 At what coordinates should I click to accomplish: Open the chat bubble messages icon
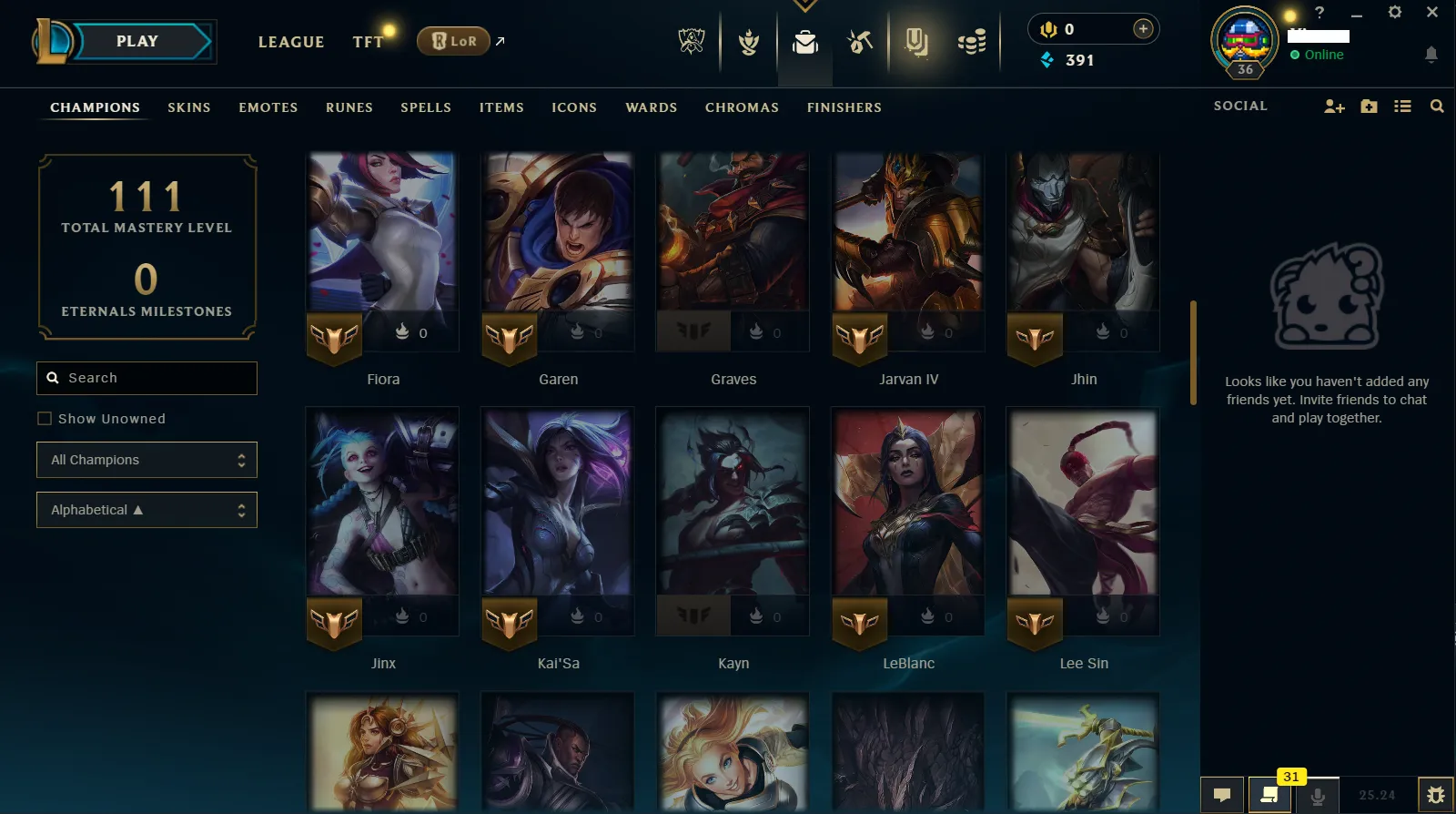point(1222,794)
